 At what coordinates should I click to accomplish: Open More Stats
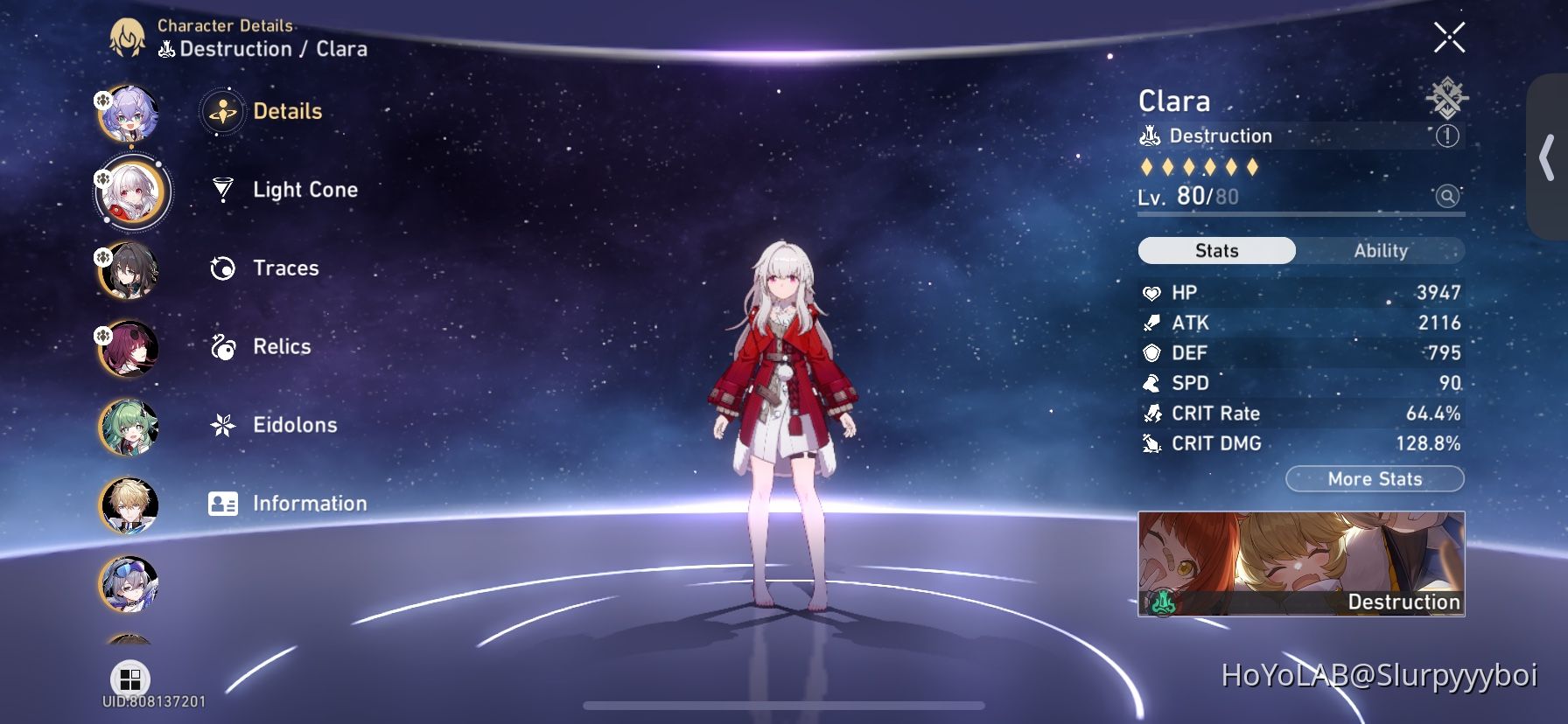point(1374,479)
